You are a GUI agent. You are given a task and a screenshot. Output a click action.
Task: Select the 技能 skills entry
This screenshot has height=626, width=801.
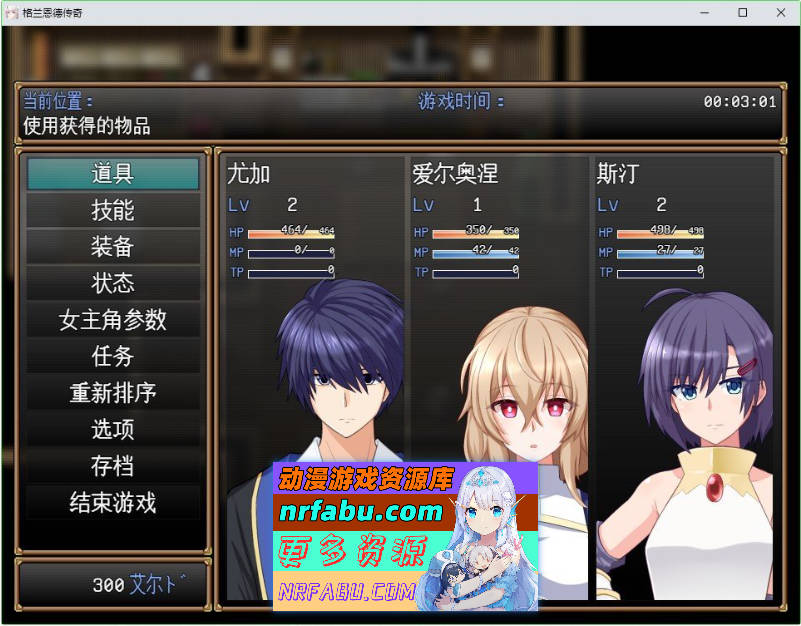pos(113,210)
